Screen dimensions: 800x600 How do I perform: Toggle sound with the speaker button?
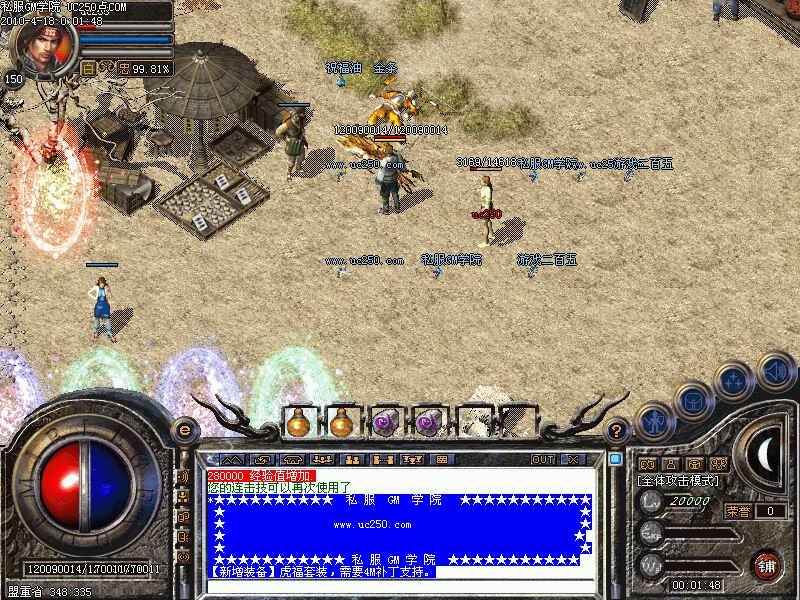775,369
